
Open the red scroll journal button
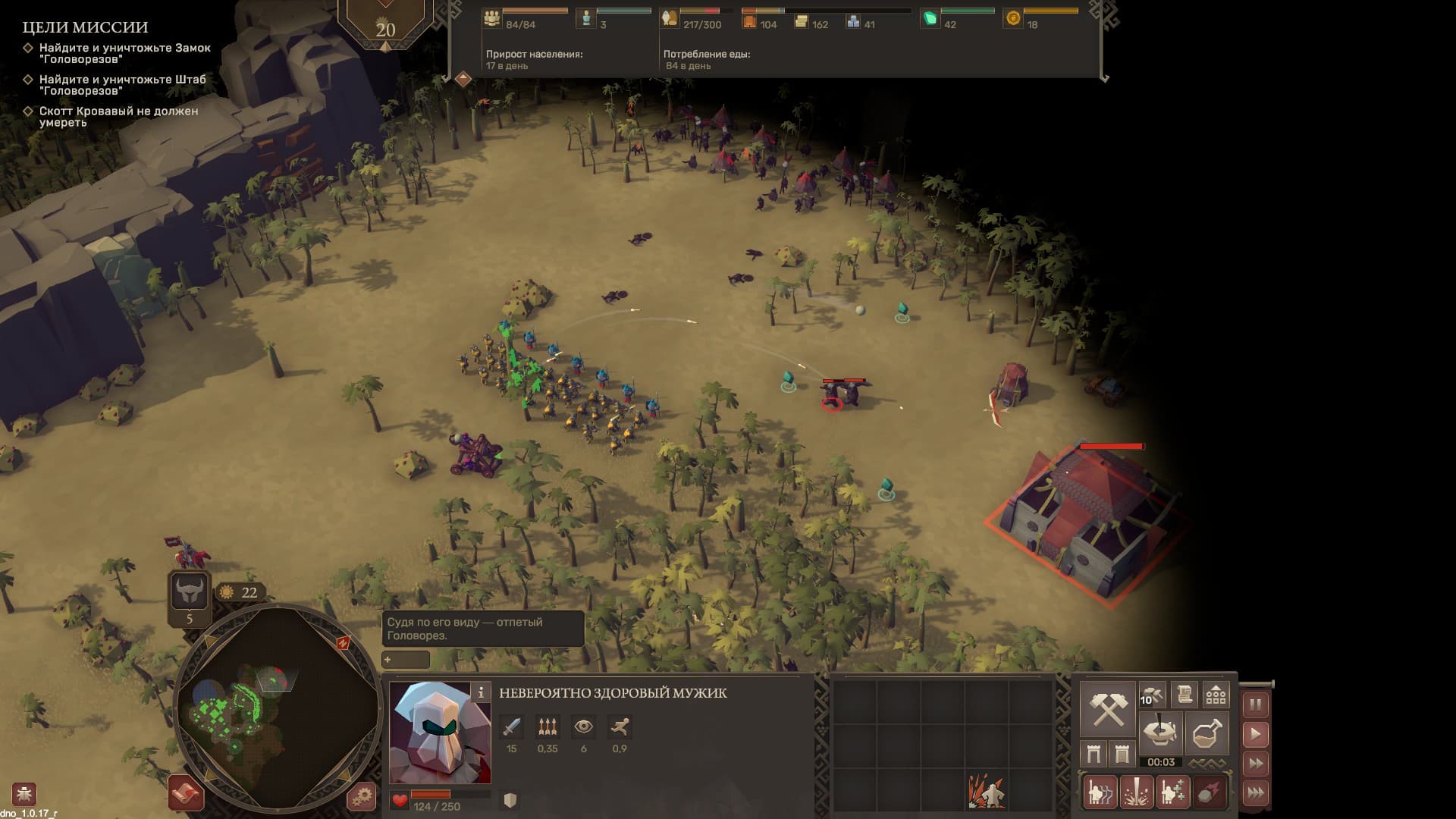(x=186, y=794)
